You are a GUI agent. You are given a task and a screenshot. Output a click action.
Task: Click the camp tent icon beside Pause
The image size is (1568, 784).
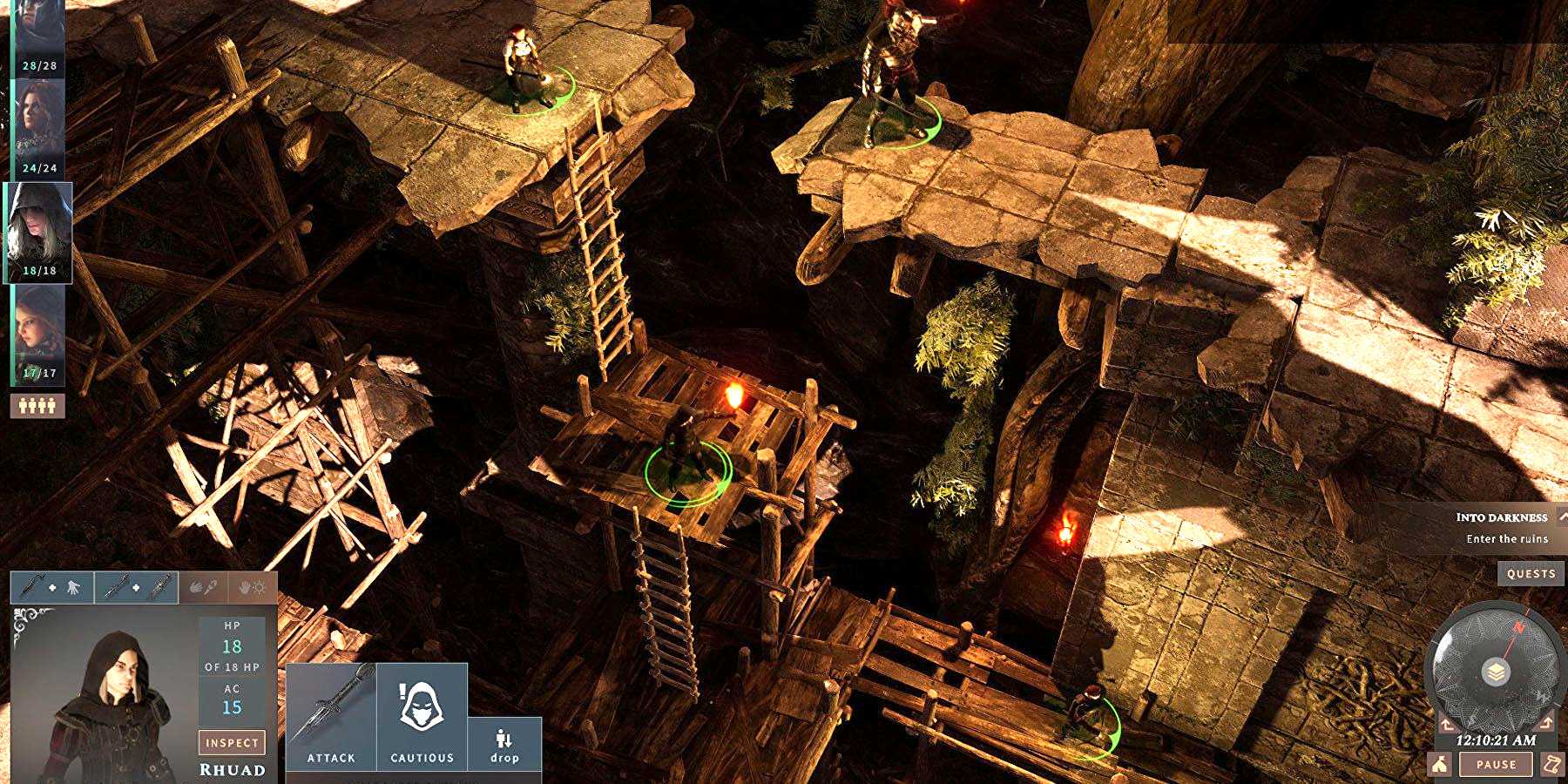(1440, 764)
